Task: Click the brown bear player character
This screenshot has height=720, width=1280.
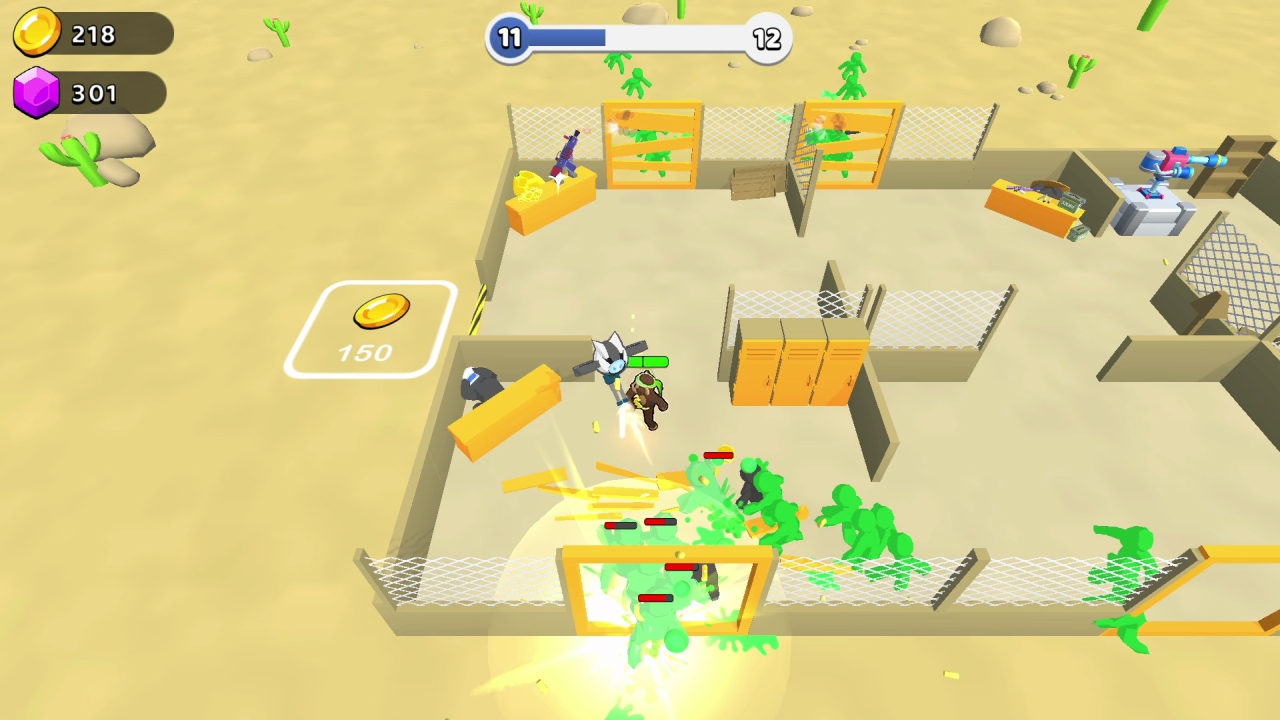Action: pyautogui.click(x=648, y=400)
